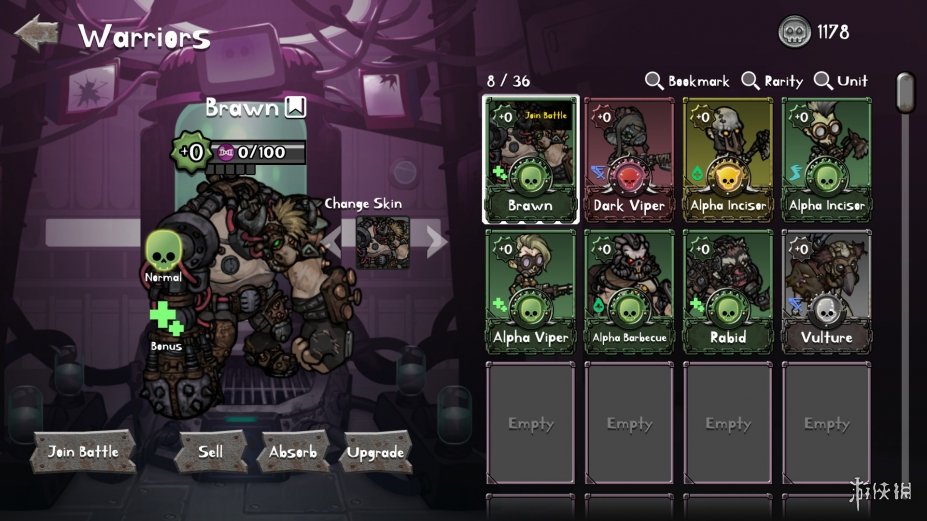The height and width of the screenshot is (521, 927).
Task: Choose the Dark Viper card
Action: (629, 159)
